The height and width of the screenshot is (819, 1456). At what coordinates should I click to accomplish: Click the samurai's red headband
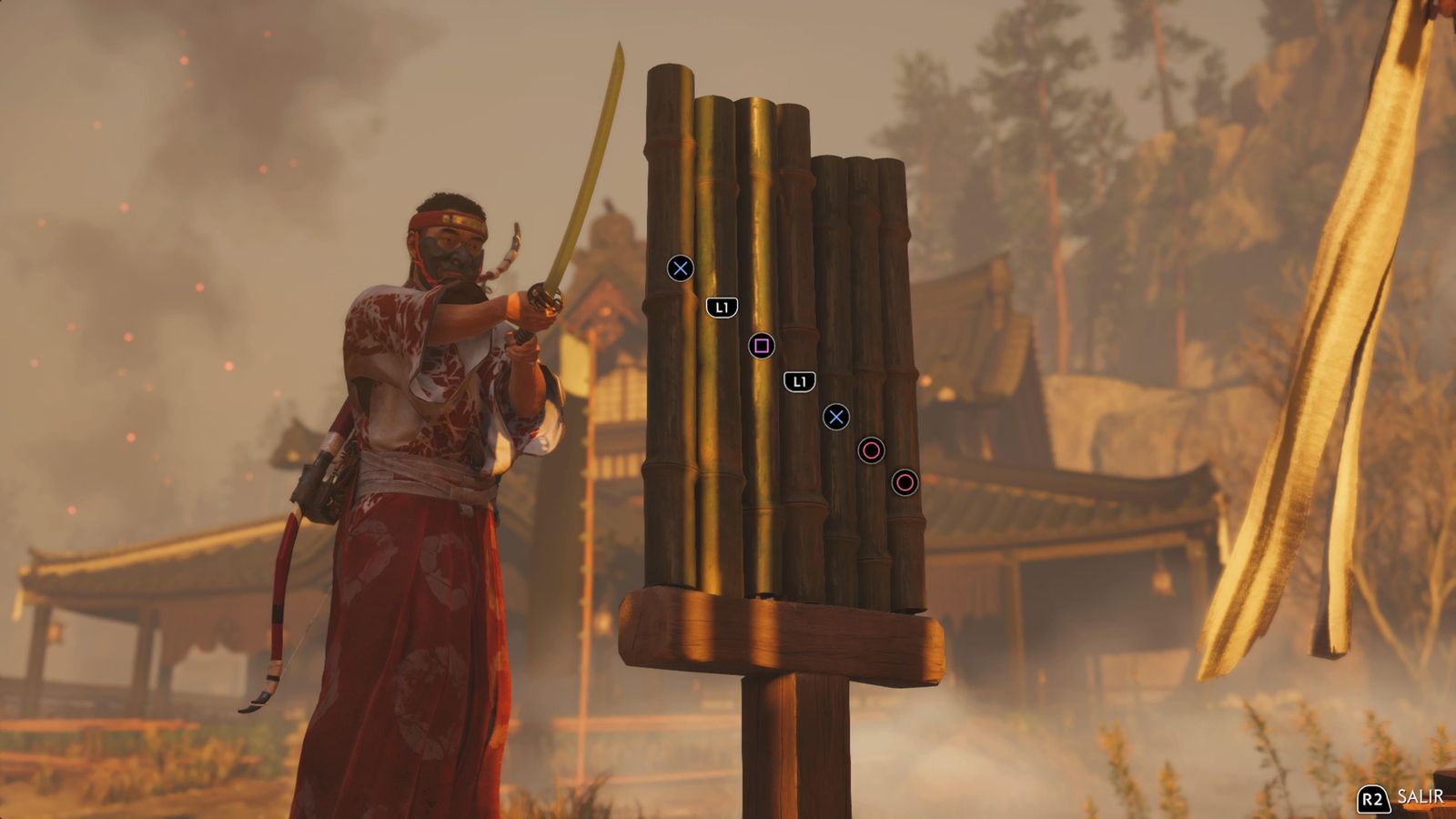tap(446, 217)
